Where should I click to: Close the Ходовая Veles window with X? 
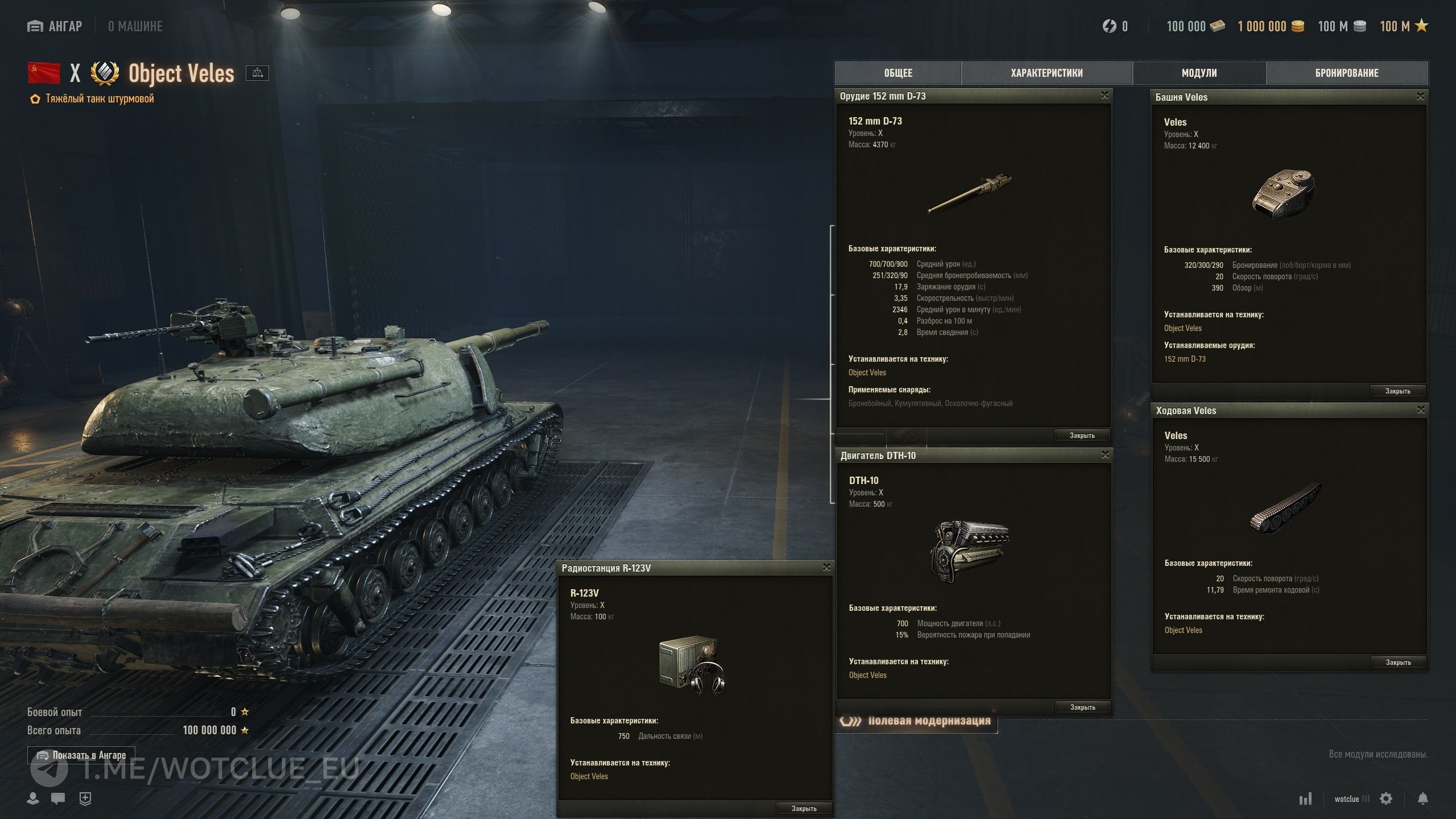[1421, 410]
